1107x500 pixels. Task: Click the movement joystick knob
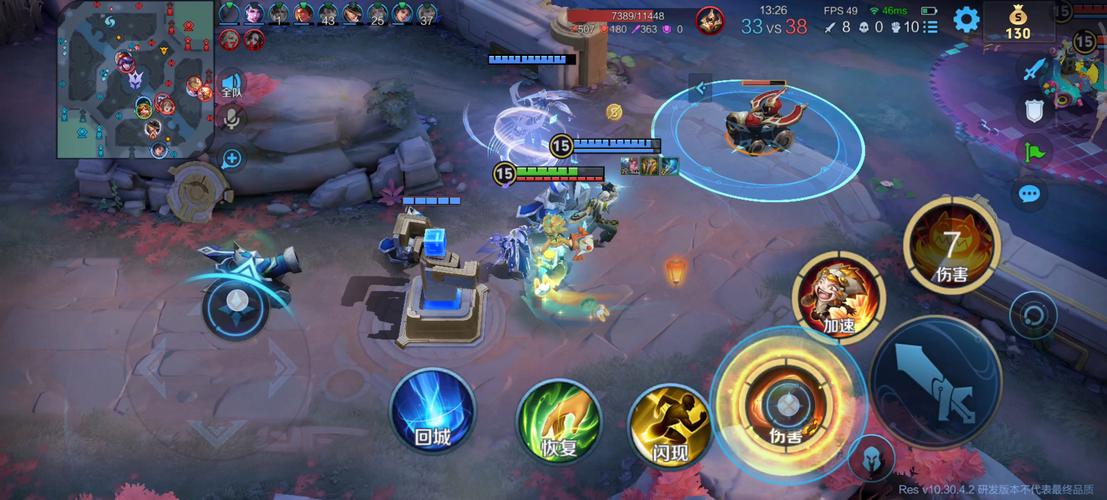tap(236, 301)
